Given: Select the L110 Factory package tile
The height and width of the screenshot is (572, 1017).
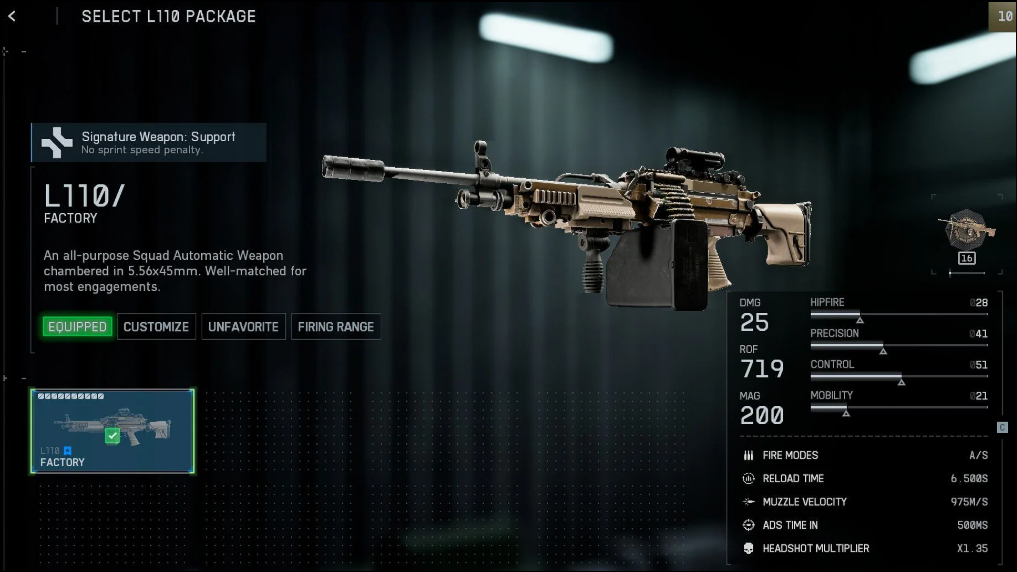Looking at the screenshot, I should tap(113, 431).
